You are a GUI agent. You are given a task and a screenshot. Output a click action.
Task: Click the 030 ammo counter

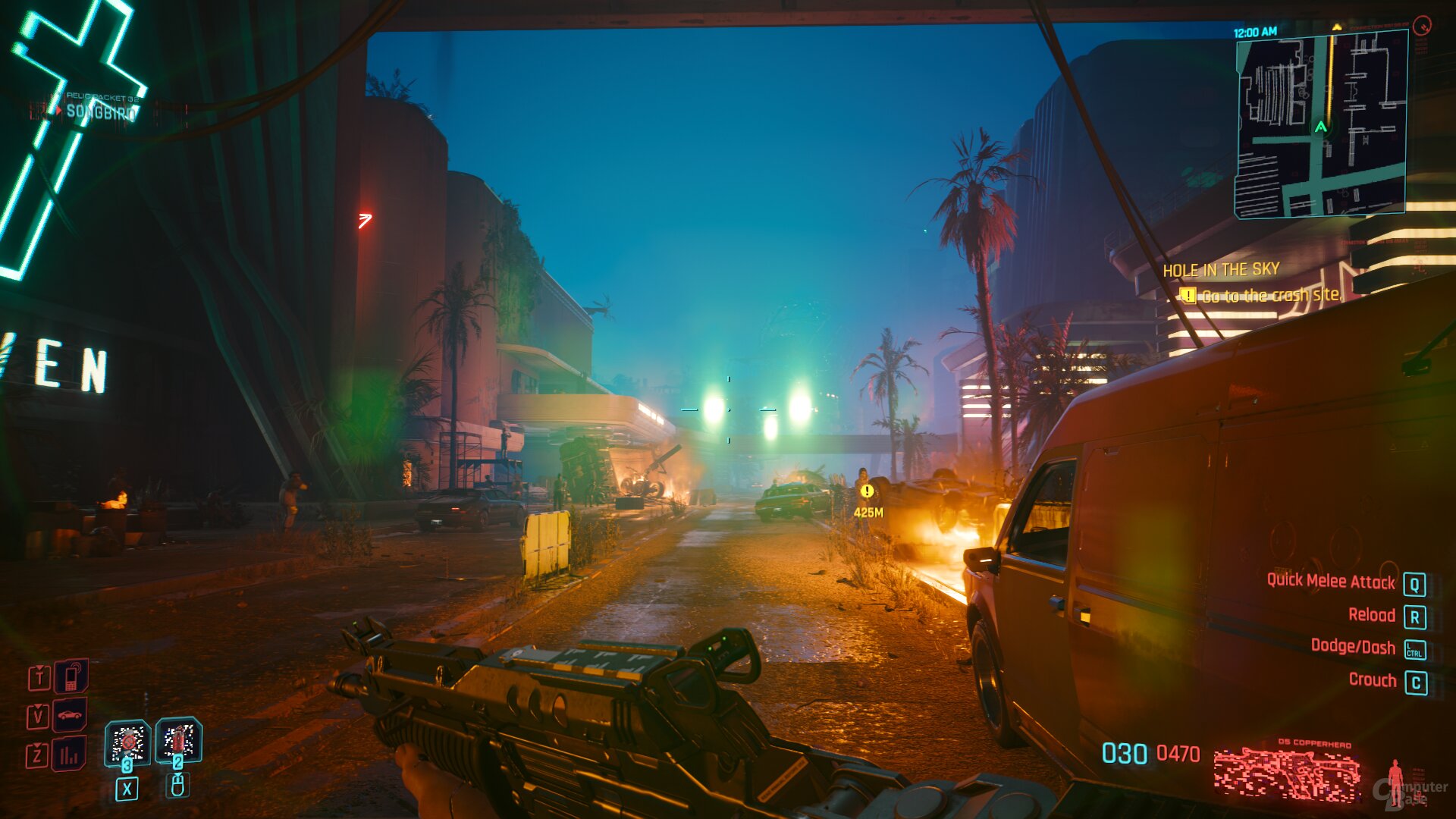click(x=1127, y=752)
